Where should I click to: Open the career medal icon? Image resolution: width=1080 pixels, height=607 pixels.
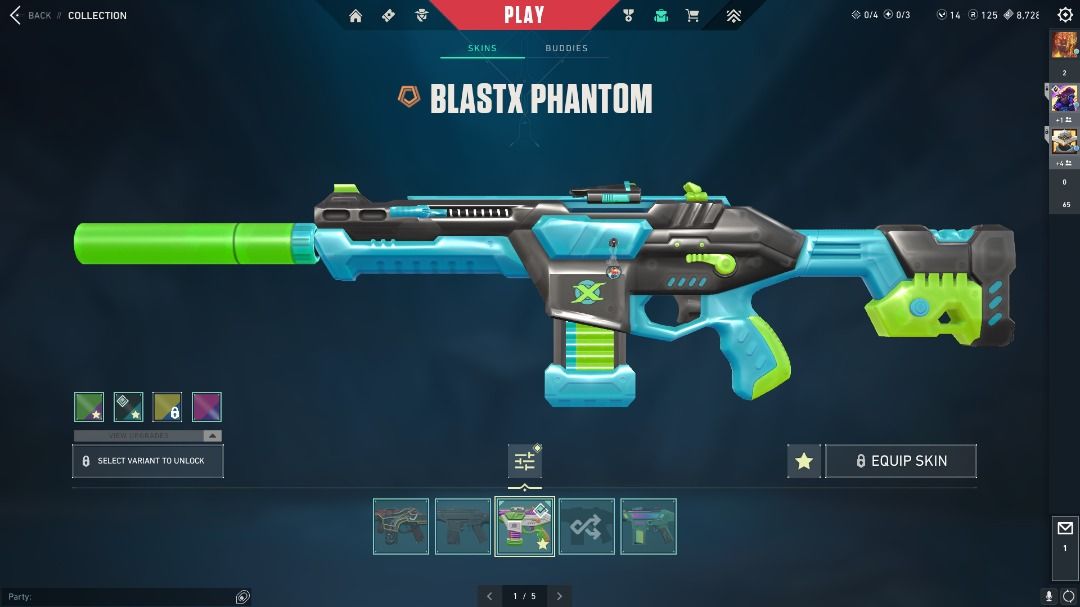[x=628, y=15]
